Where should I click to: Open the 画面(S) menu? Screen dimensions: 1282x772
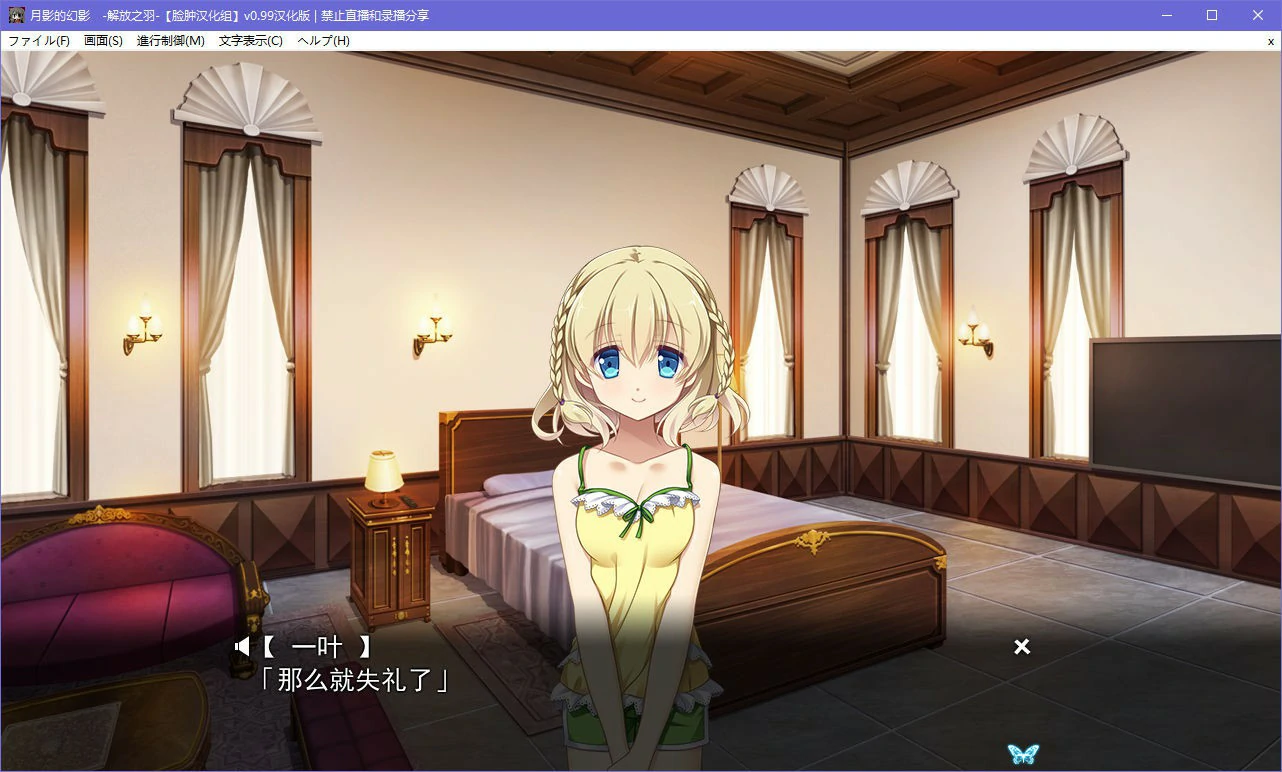point(103,41)
